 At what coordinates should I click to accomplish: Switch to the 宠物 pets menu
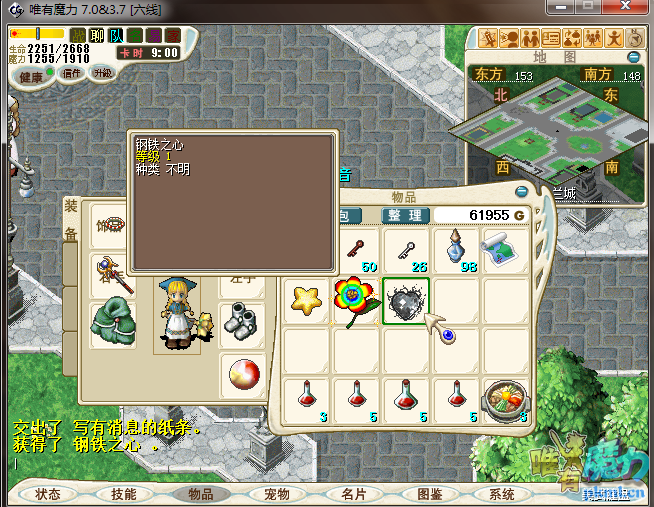coord(277,494)
